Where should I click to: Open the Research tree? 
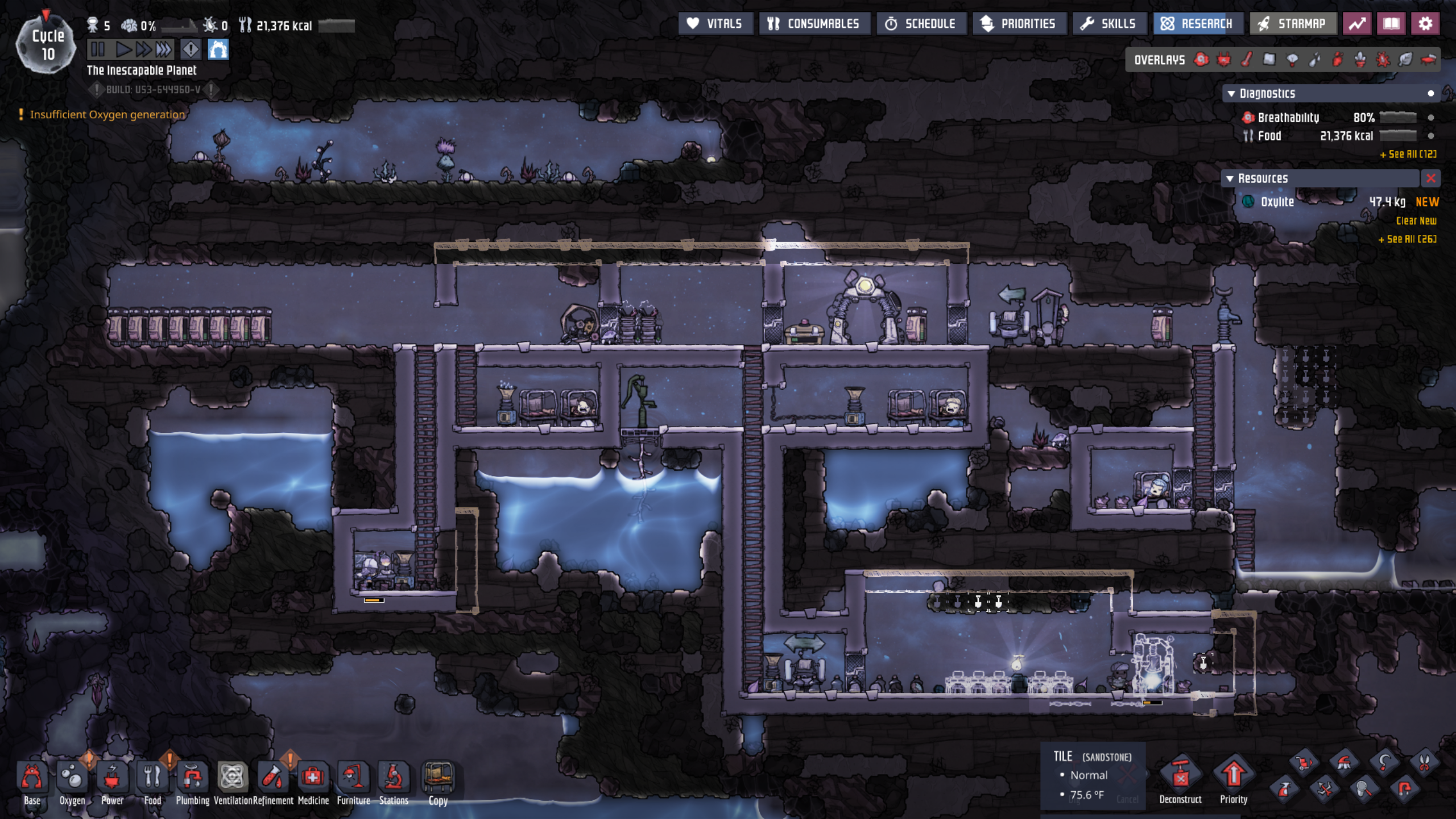1197,24
